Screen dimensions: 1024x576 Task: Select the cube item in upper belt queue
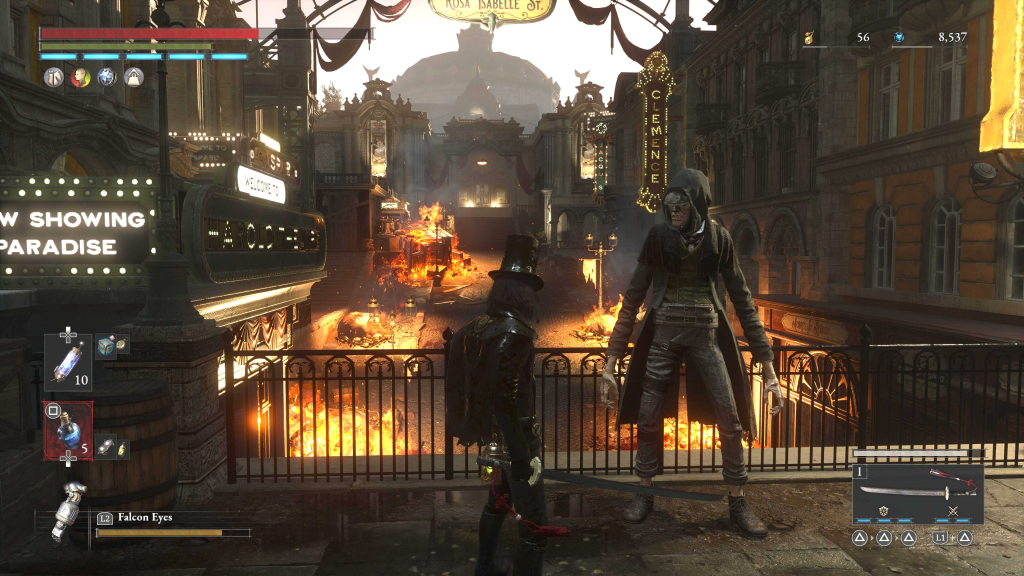[104, 346]
